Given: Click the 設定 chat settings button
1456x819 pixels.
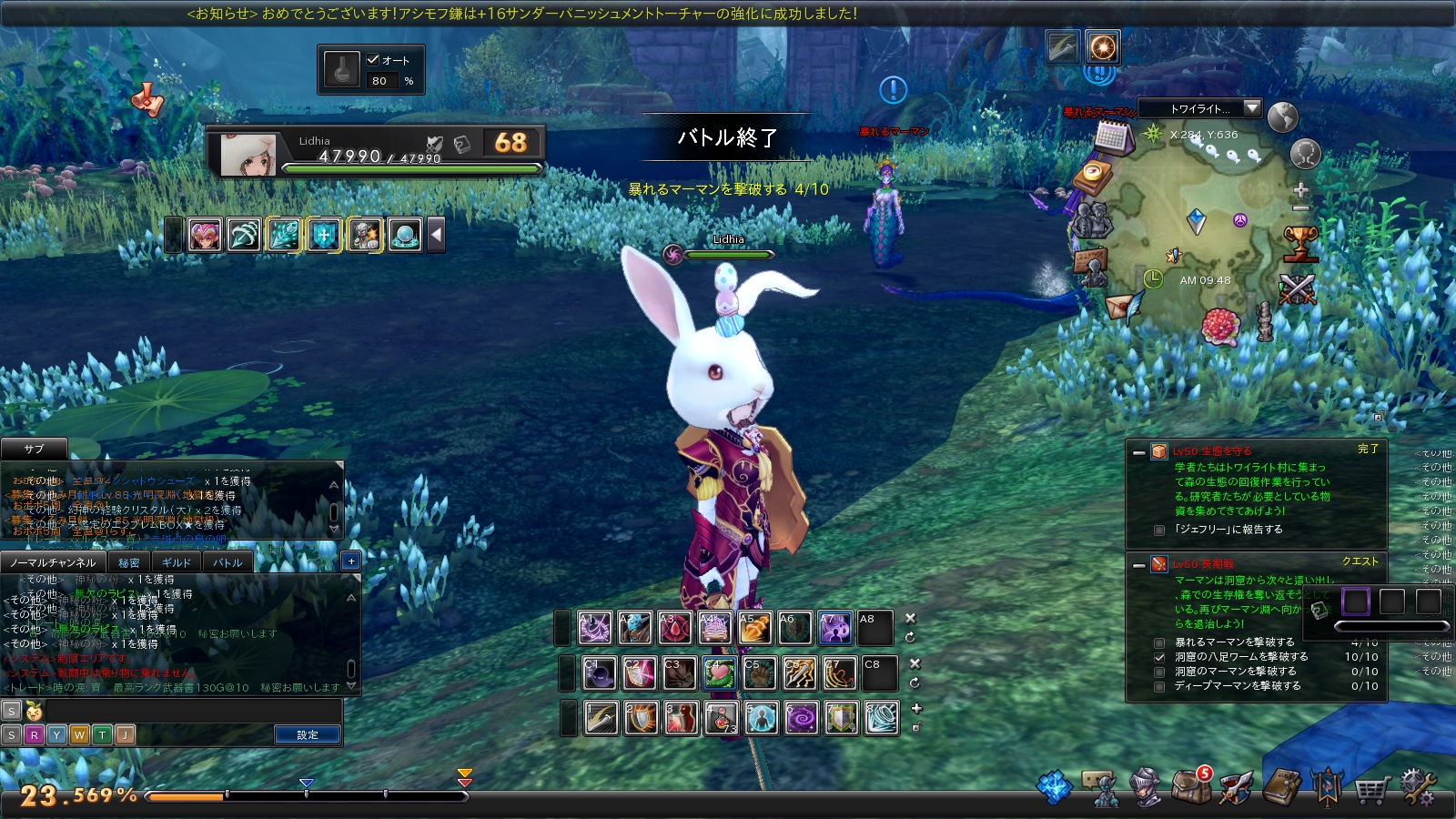Looking at the screenshot, I should pyautogui.click(x=308, y=734).
